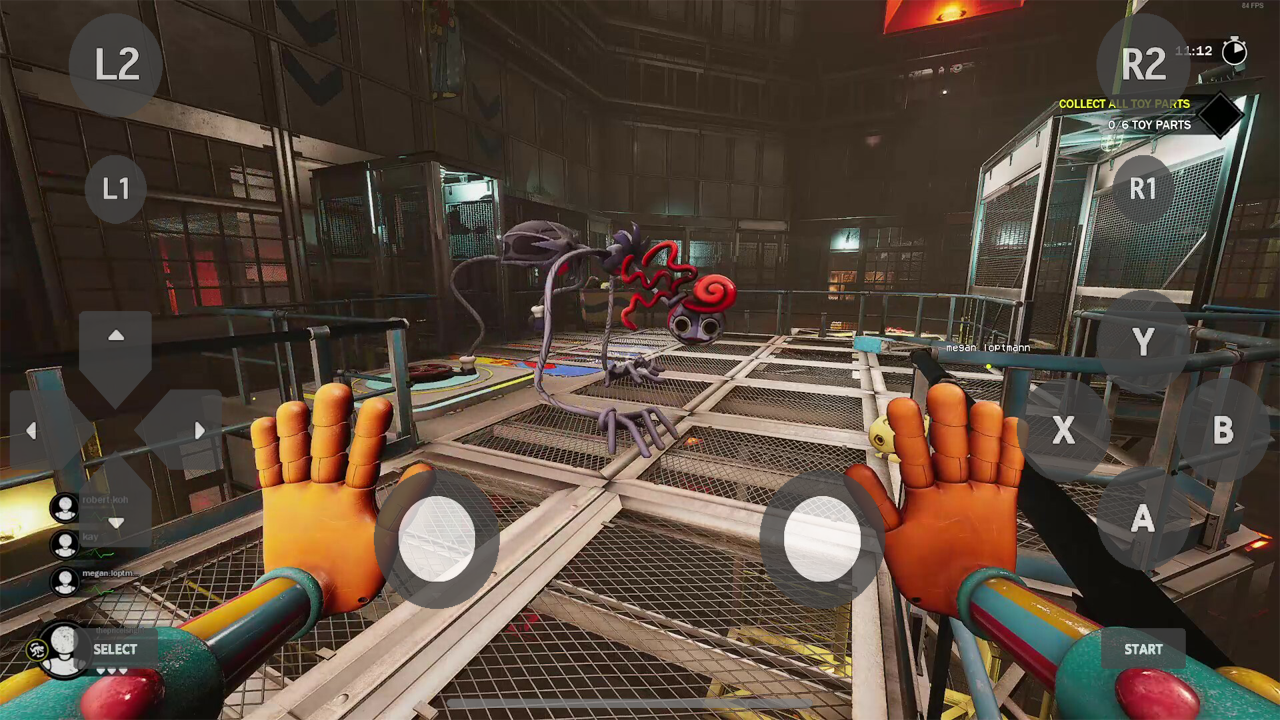
Task: Tap the d-pad right arrow
Action: point(198,431)
